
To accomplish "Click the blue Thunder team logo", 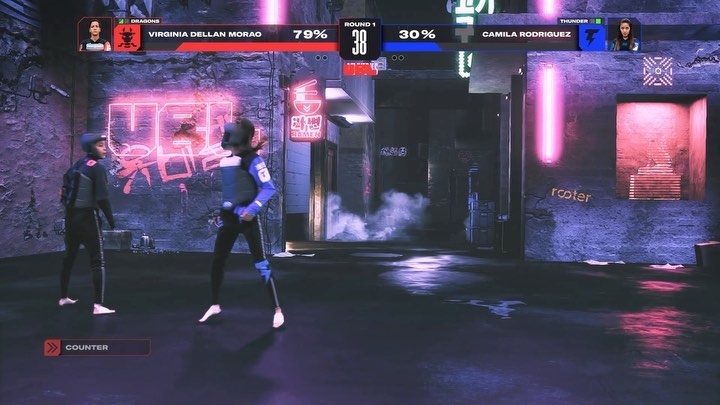I will (x=592, y=37).
